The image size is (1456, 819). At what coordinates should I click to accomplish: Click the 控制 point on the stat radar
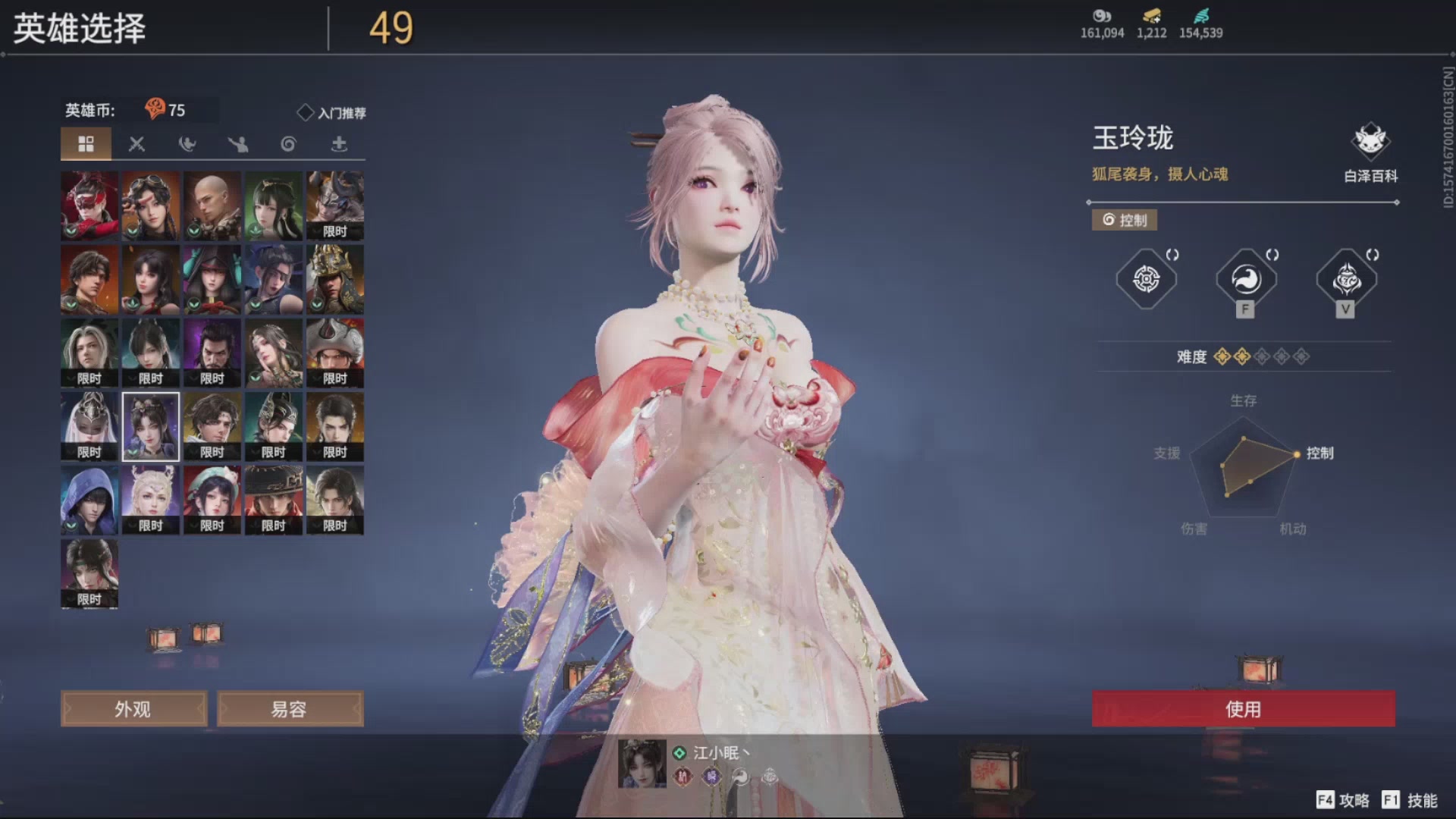1298,453
